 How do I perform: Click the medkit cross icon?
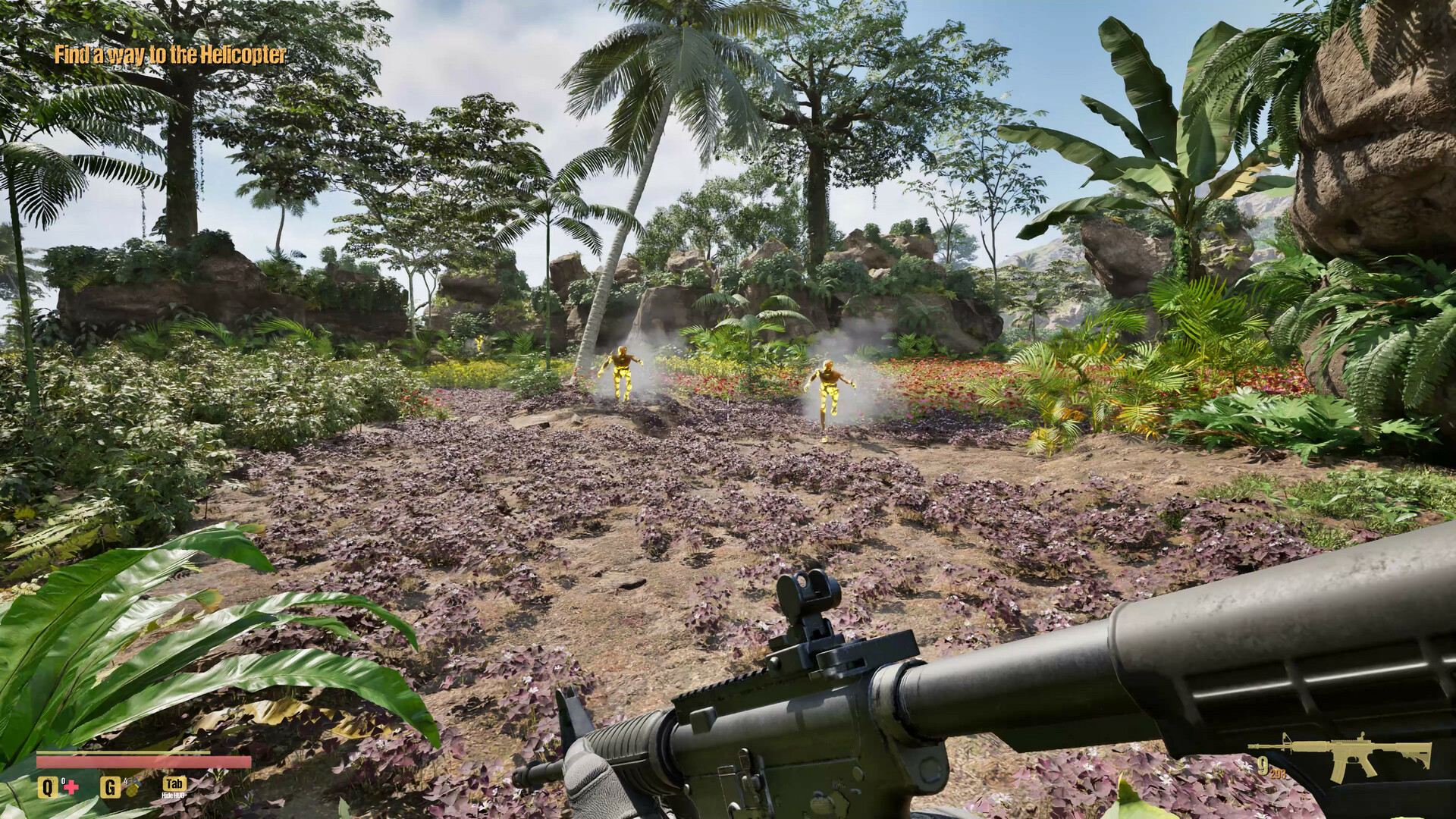(71, 786)
